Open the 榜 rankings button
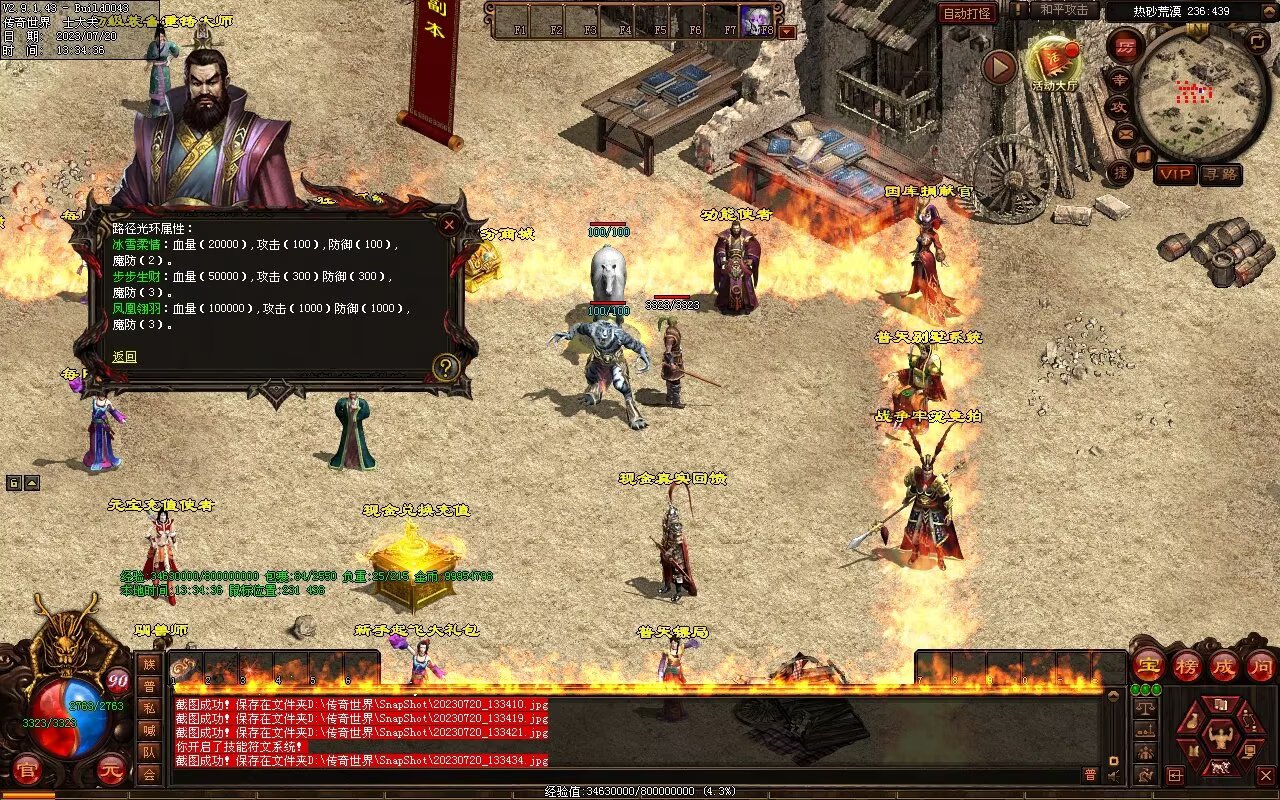Image resolution: width=1280 pixels, height=800 pixels. [1188, 666]
